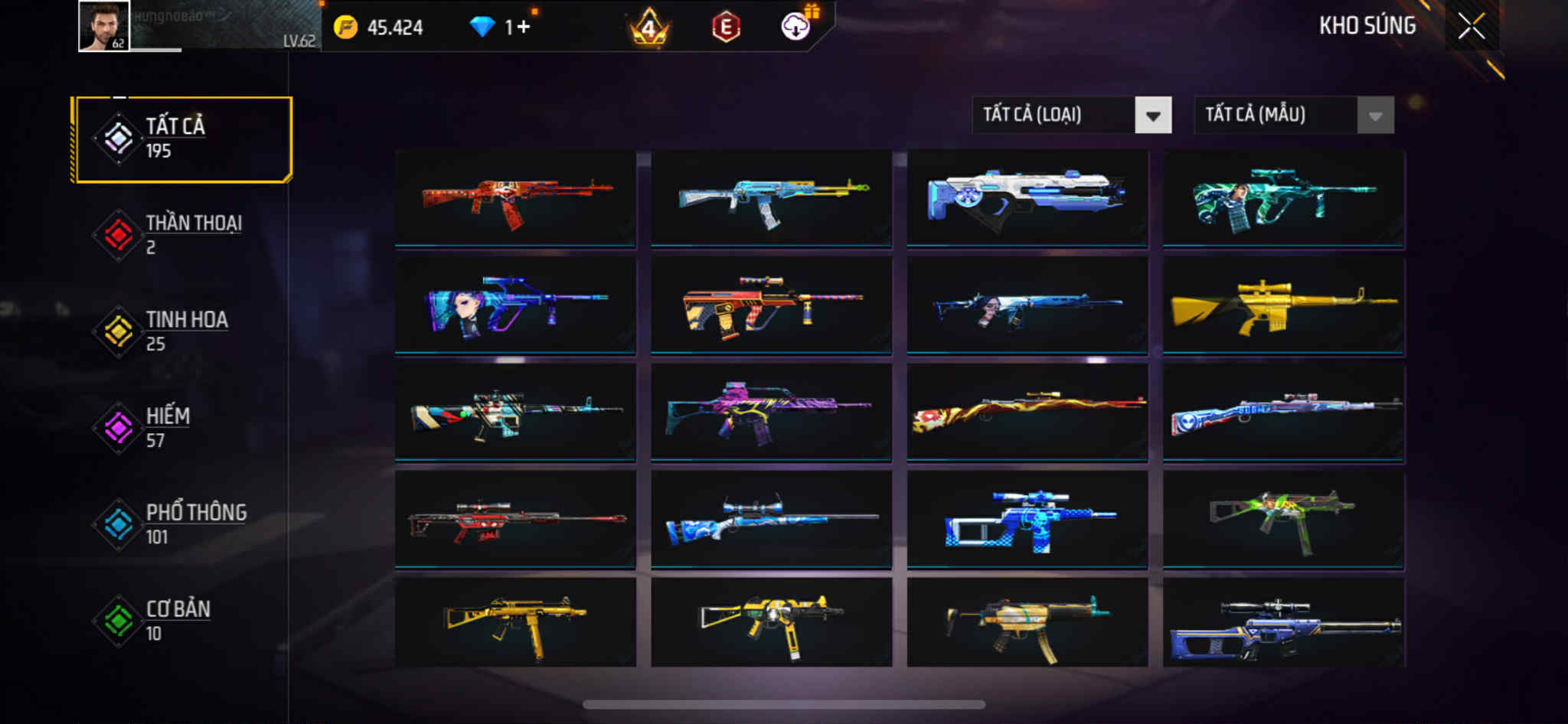Add diamonds using the plus button
The height and width of the screenshot is (724, 1568).
(523, 28)
